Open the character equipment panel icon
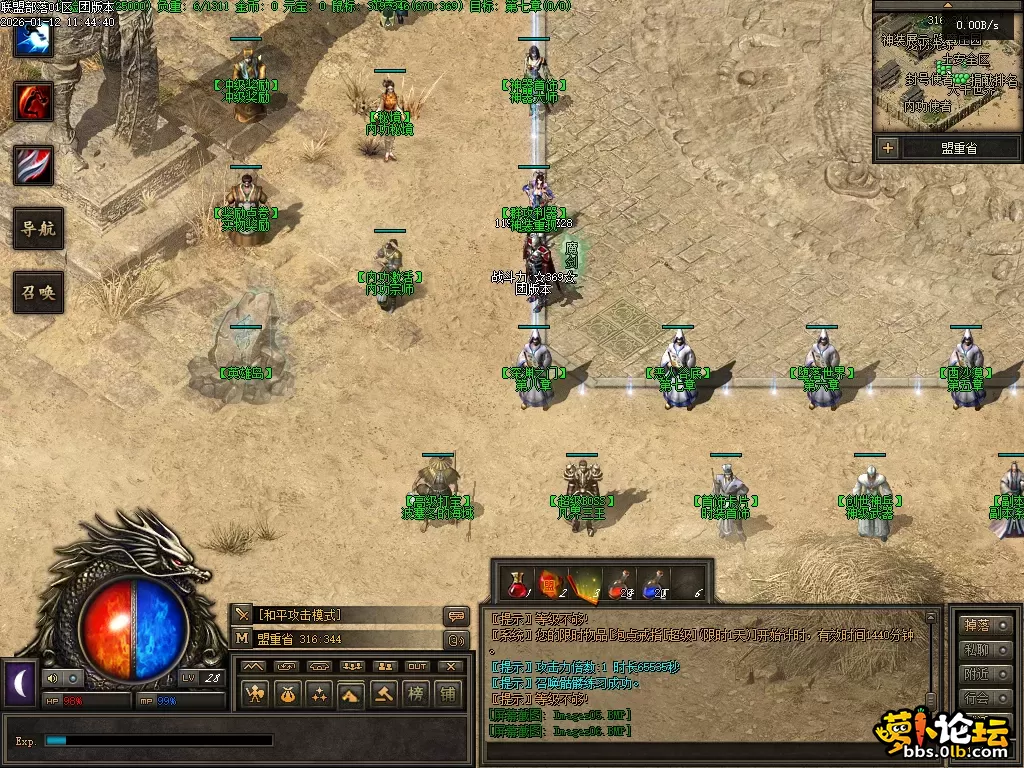 255,694
